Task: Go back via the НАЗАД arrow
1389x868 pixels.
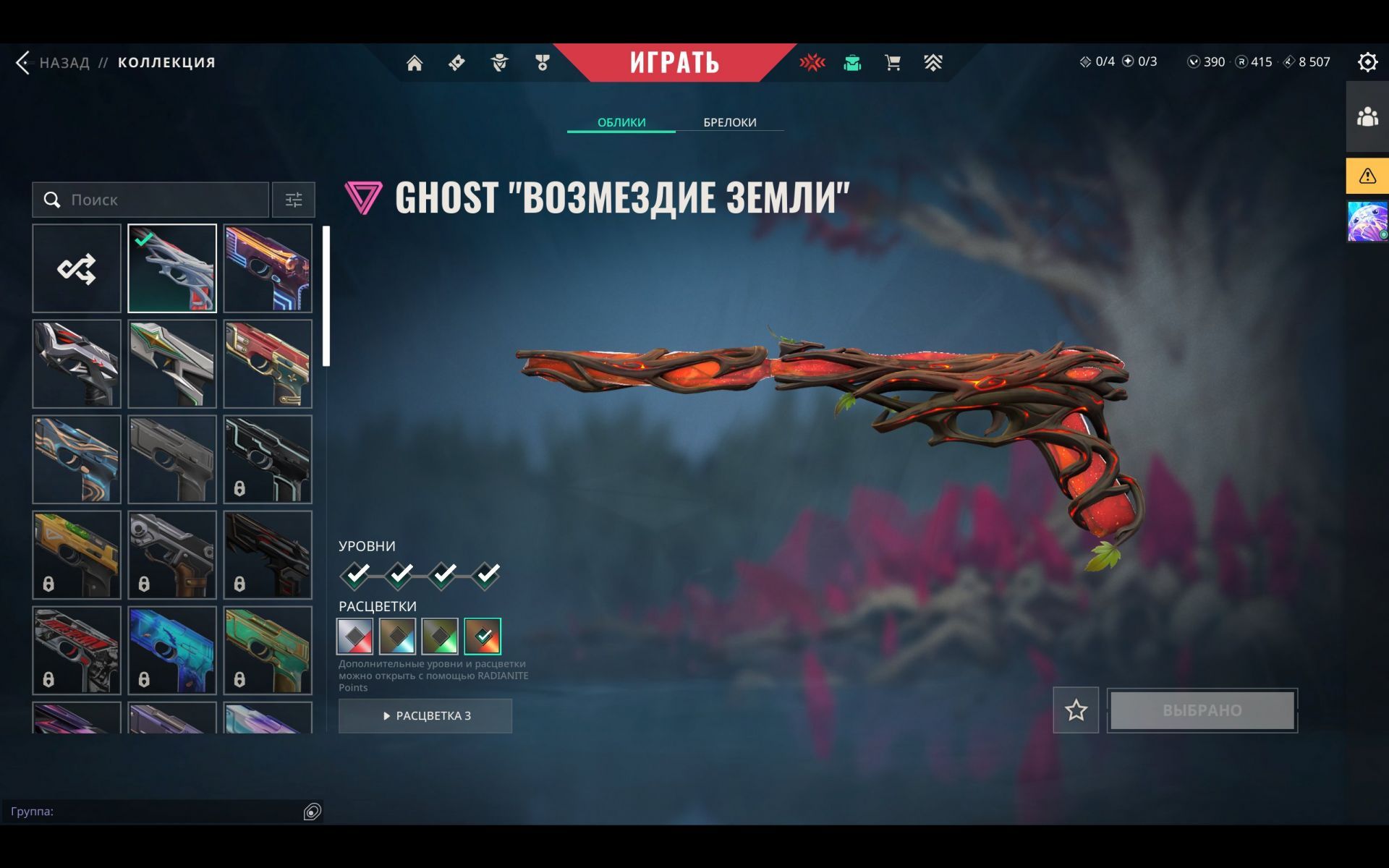Action: pos(24,63)
